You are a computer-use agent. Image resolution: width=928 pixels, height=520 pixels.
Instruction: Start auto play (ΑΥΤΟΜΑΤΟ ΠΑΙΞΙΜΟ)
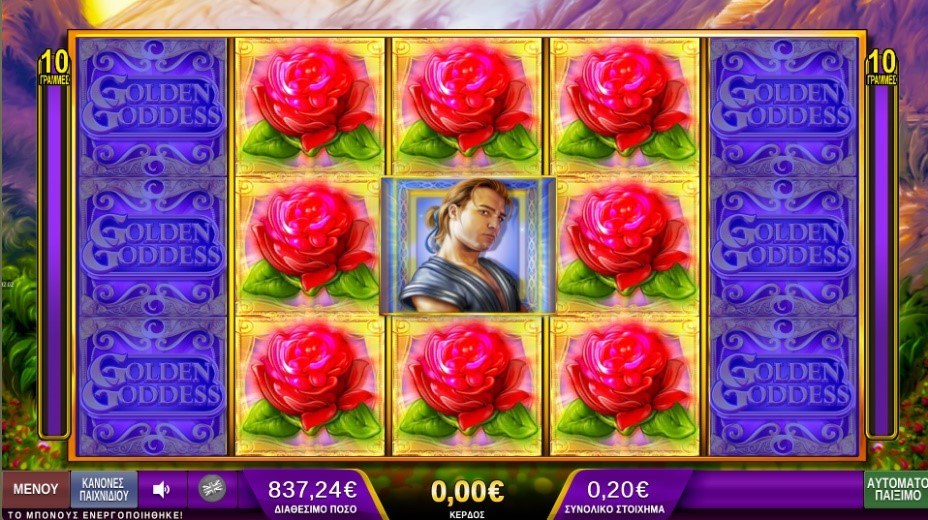[896, 489]
